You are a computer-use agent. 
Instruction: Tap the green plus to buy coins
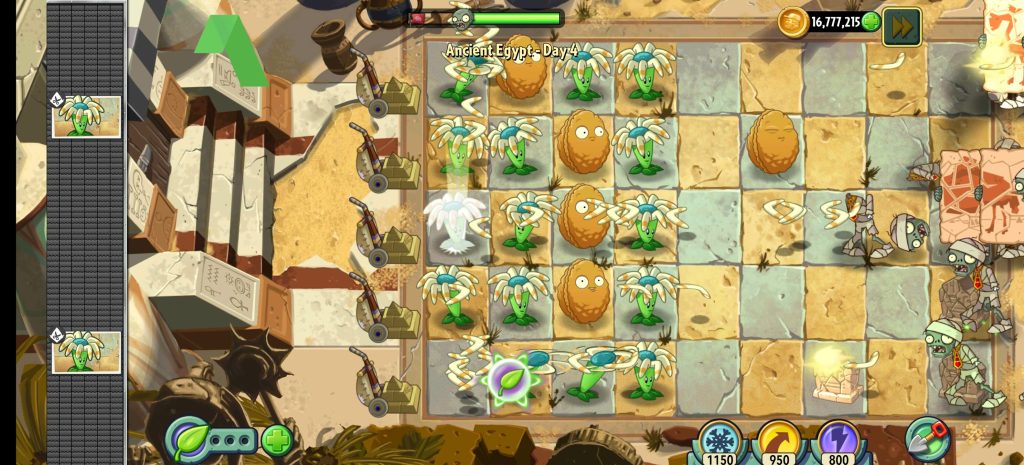point(870,21)
